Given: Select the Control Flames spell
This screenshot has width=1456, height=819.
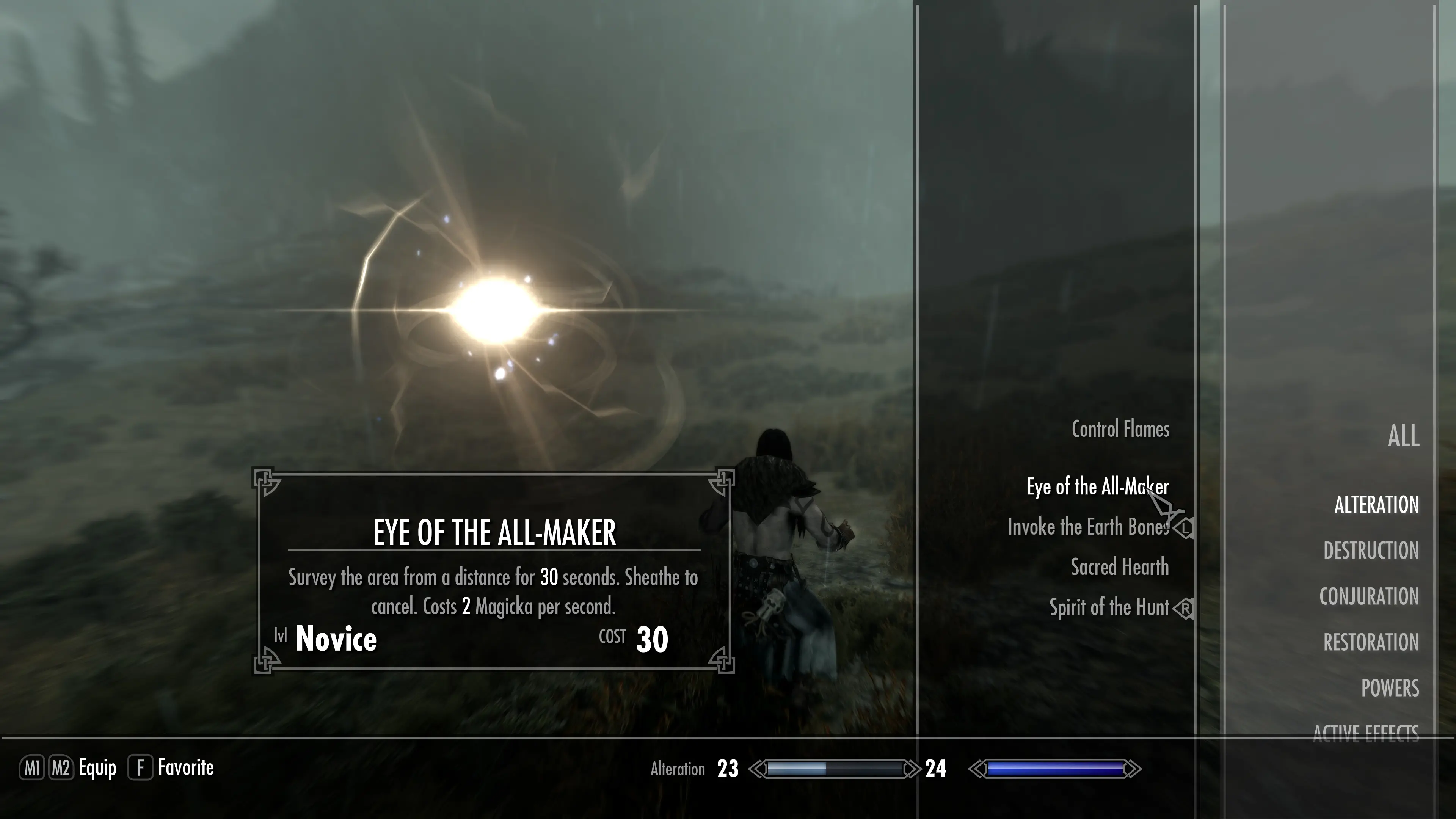Looking at the screenshot, I should (x=1120, y=430).
